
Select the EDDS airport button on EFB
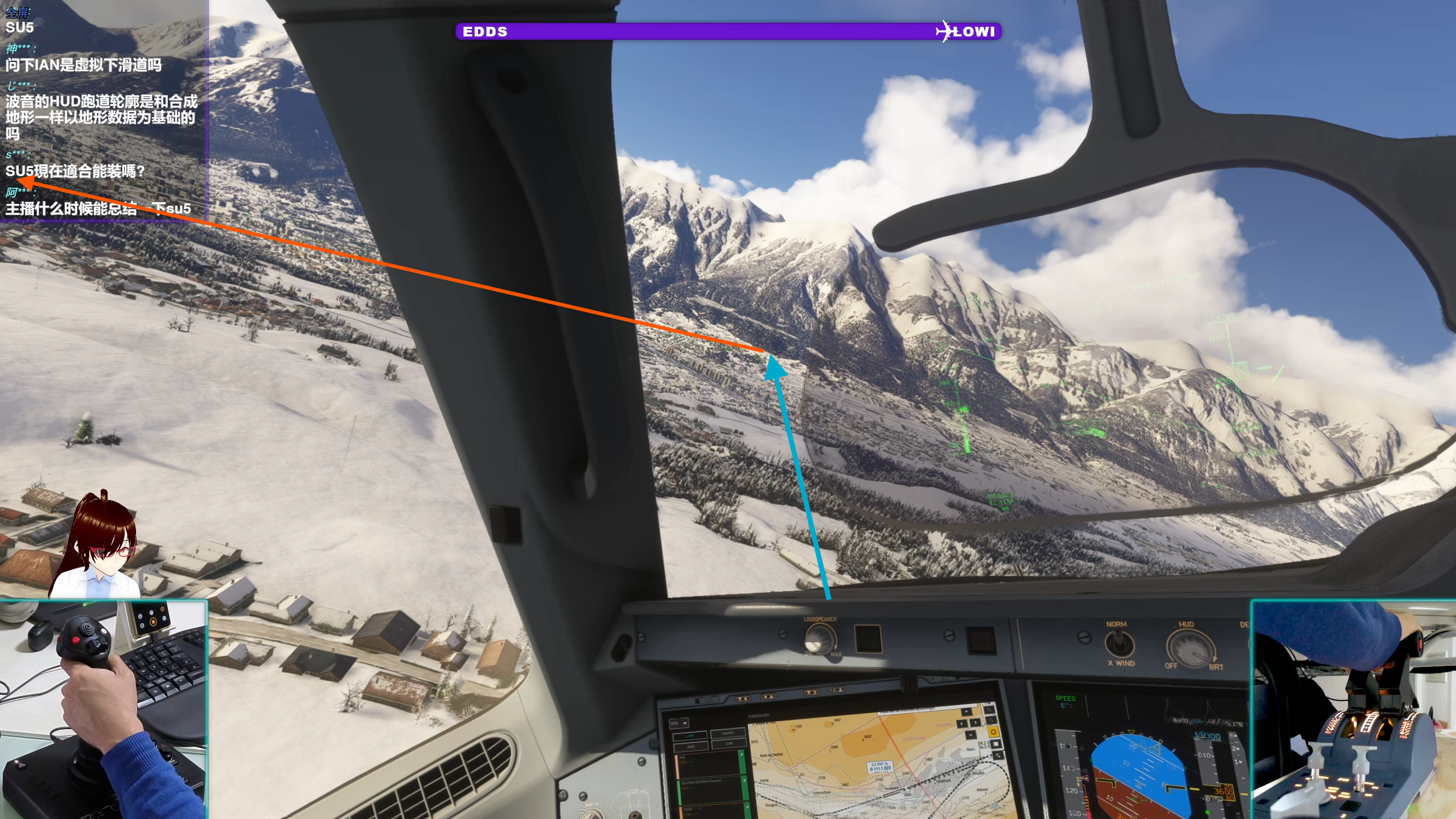coord(690,746)
